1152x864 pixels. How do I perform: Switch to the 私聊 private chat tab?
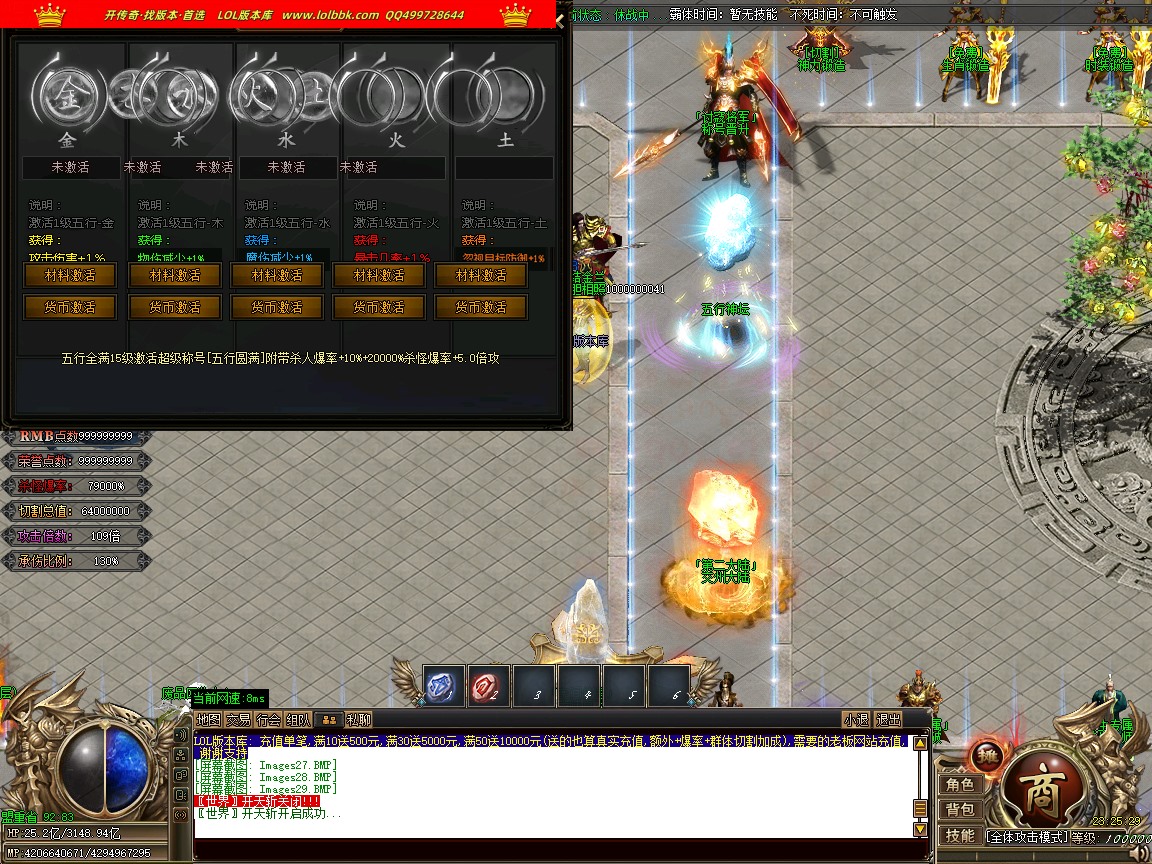pos(359,719)
